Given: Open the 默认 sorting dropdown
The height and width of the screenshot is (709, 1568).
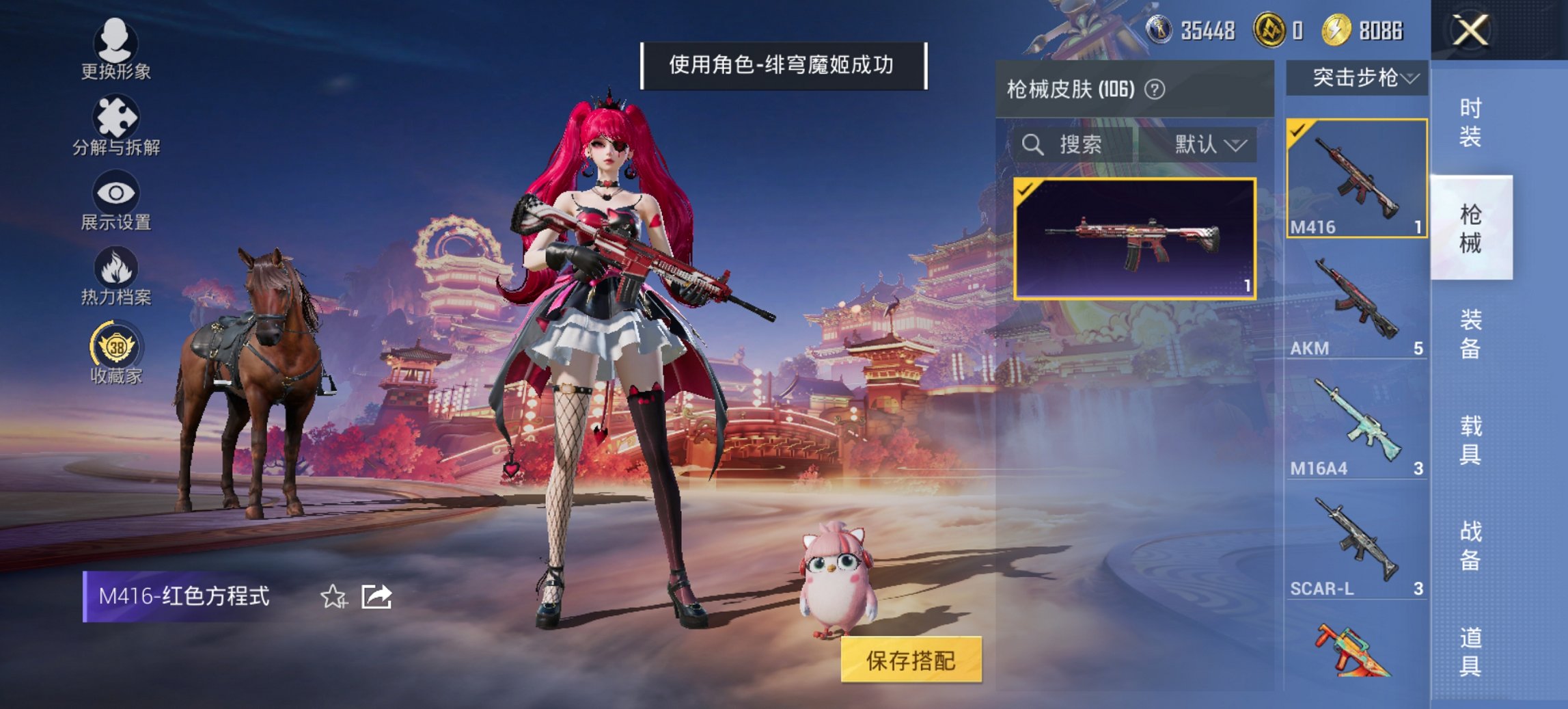Looking at the screenshot, I should 1206,145.
